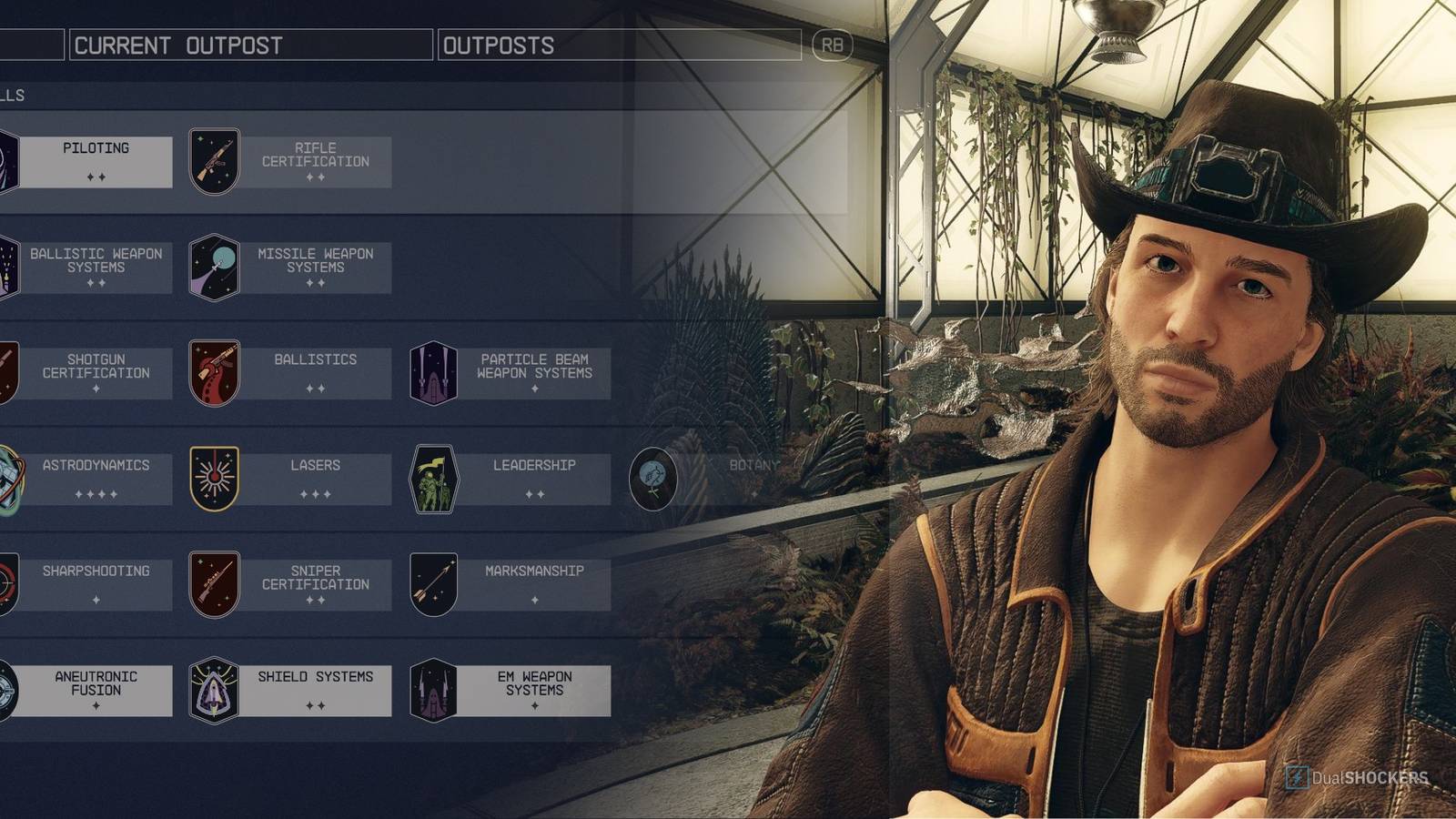This screenshot has height=819, width=1456.
Task: Select Particle Beam Weapon Systems skill
Action: point(534,373)
